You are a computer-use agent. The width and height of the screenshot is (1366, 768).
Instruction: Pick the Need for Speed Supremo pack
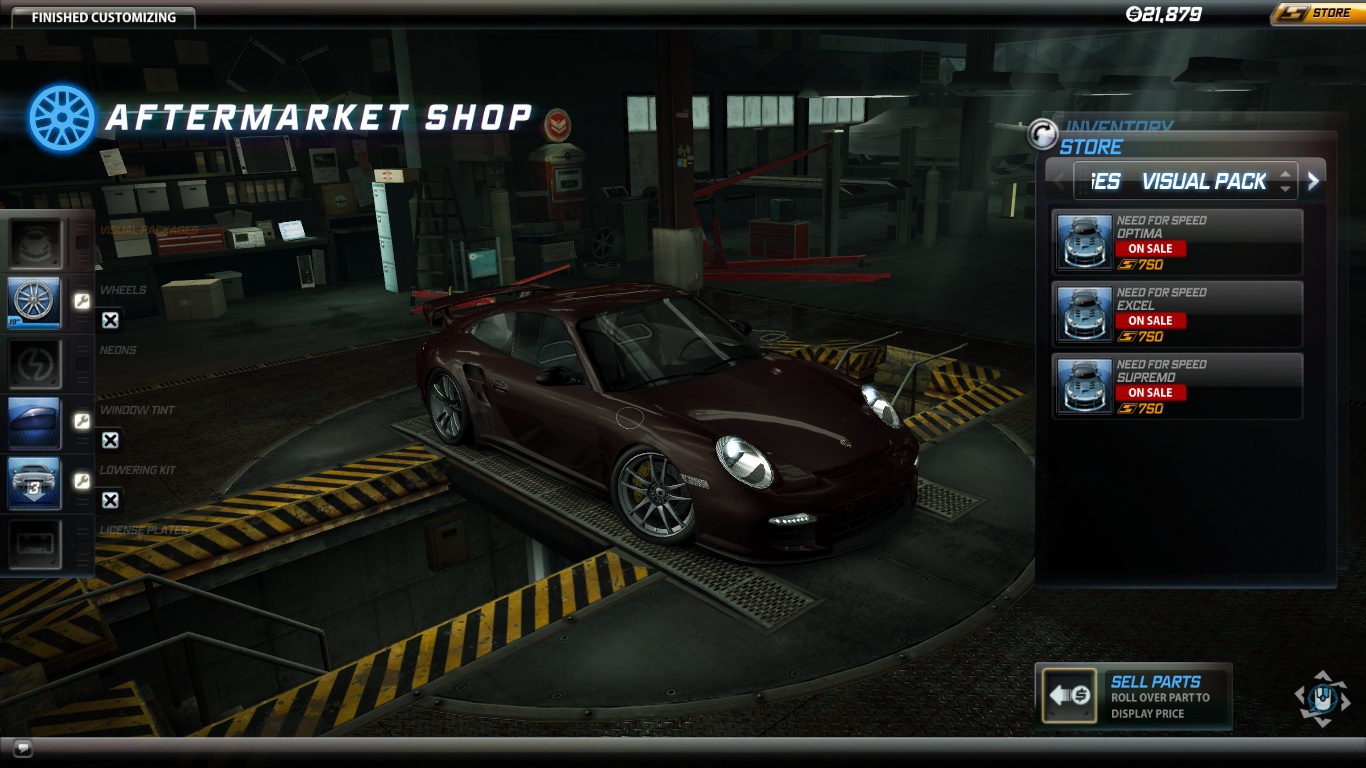tap(1177, 386)
